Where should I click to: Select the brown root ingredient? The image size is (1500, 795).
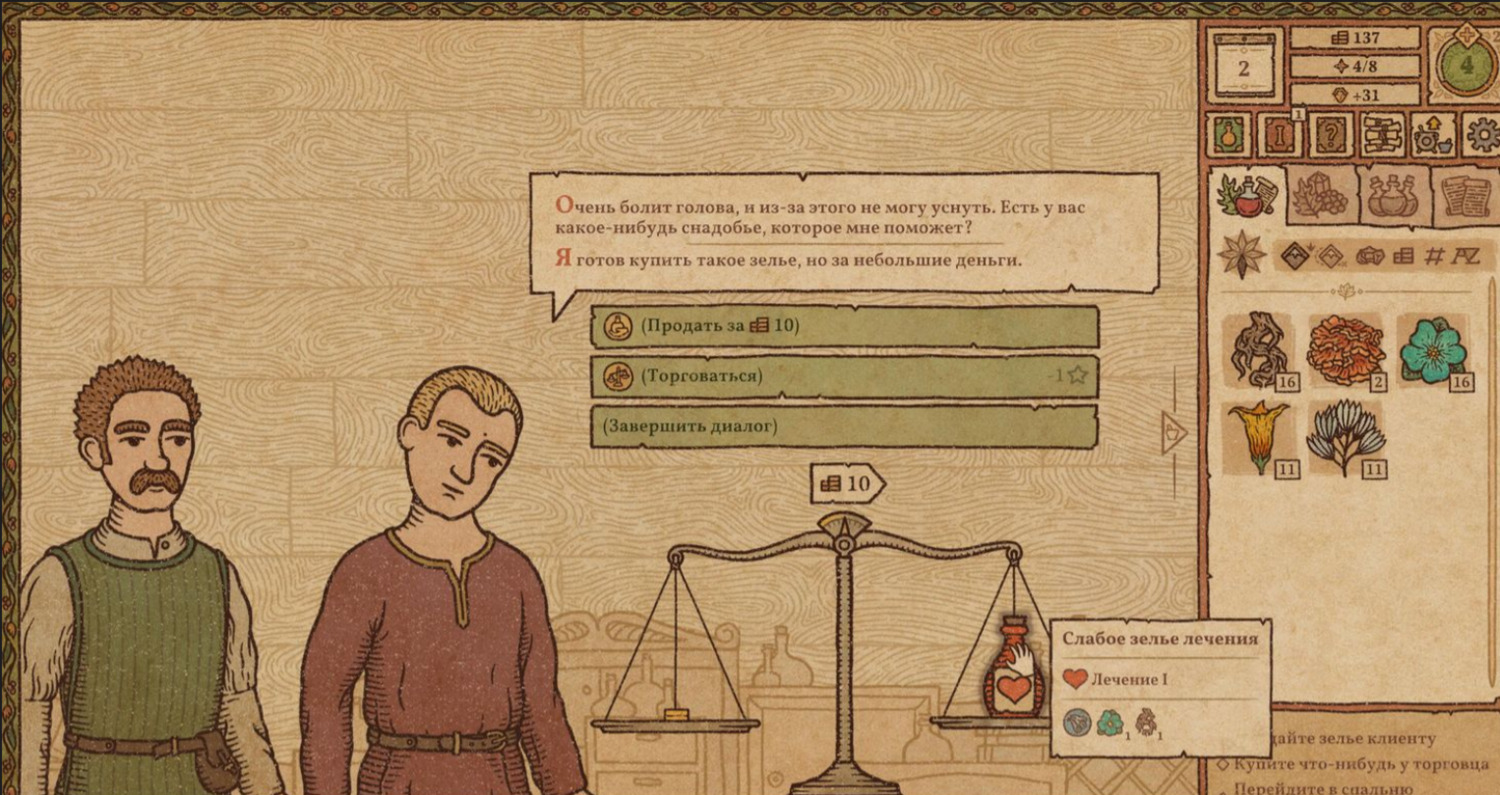tap(1257, 349)
